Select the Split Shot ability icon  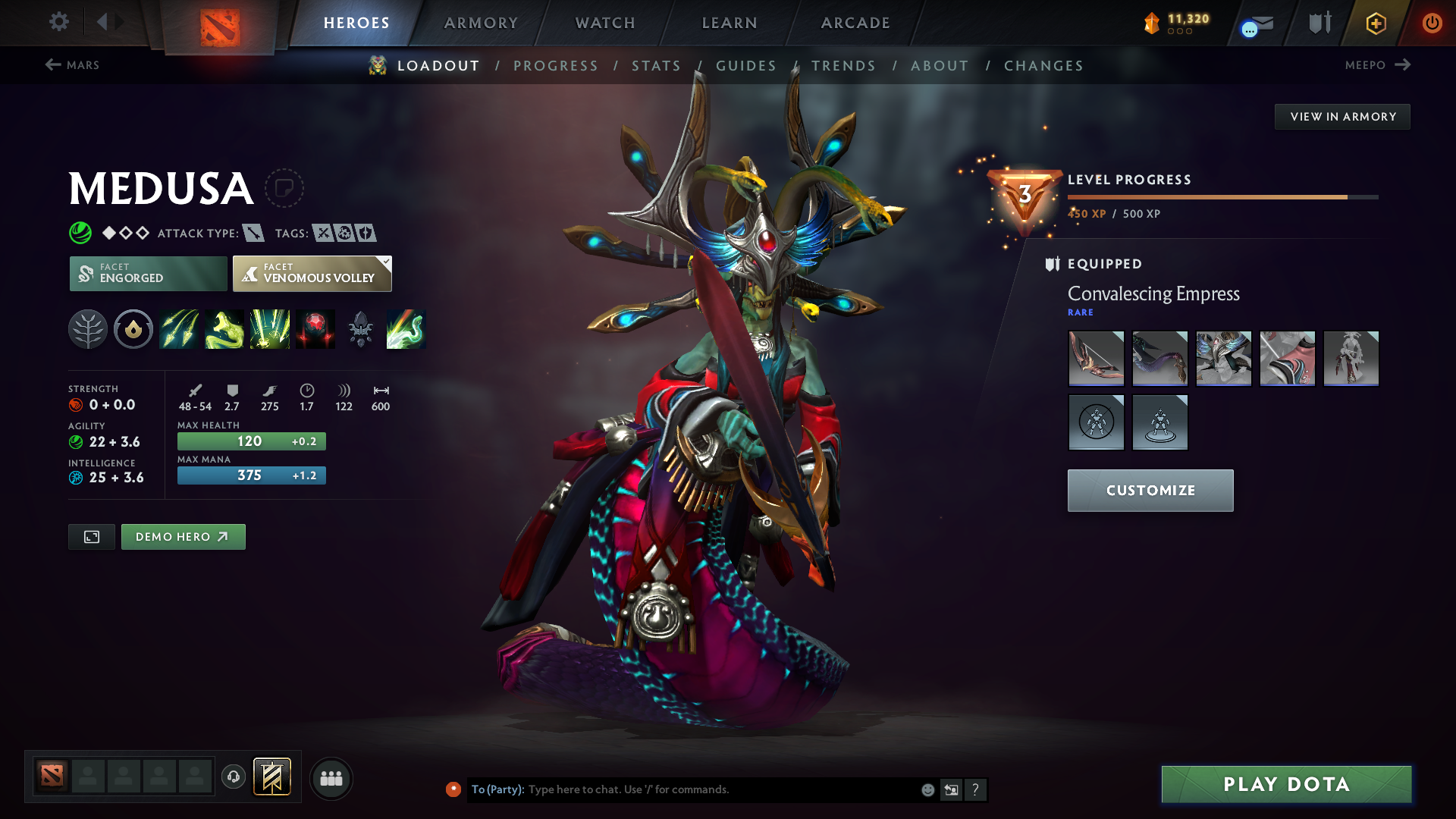[179, 329]
